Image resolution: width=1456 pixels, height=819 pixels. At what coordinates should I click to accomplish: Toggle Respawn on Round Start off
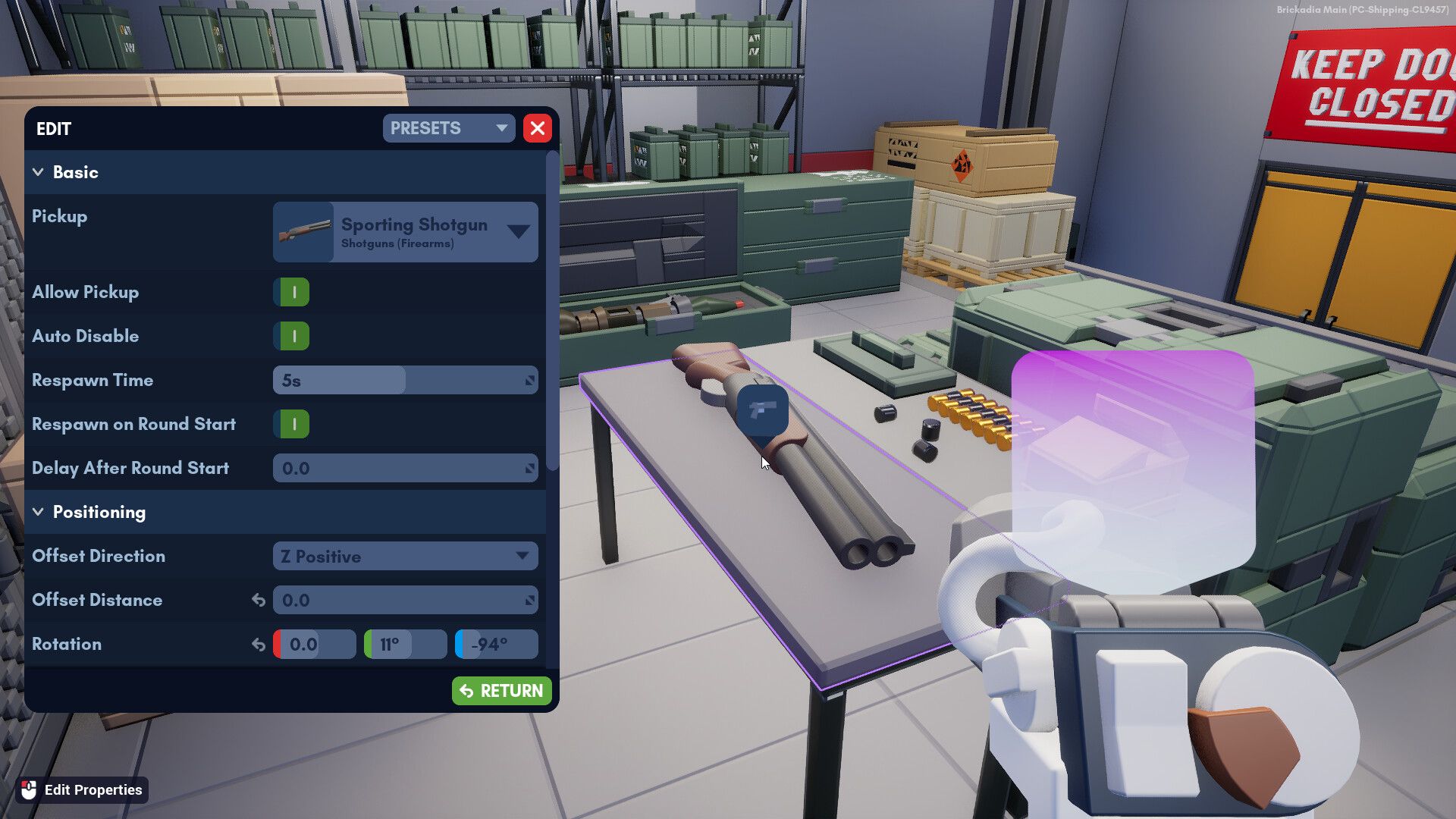[x=292, y=424]
